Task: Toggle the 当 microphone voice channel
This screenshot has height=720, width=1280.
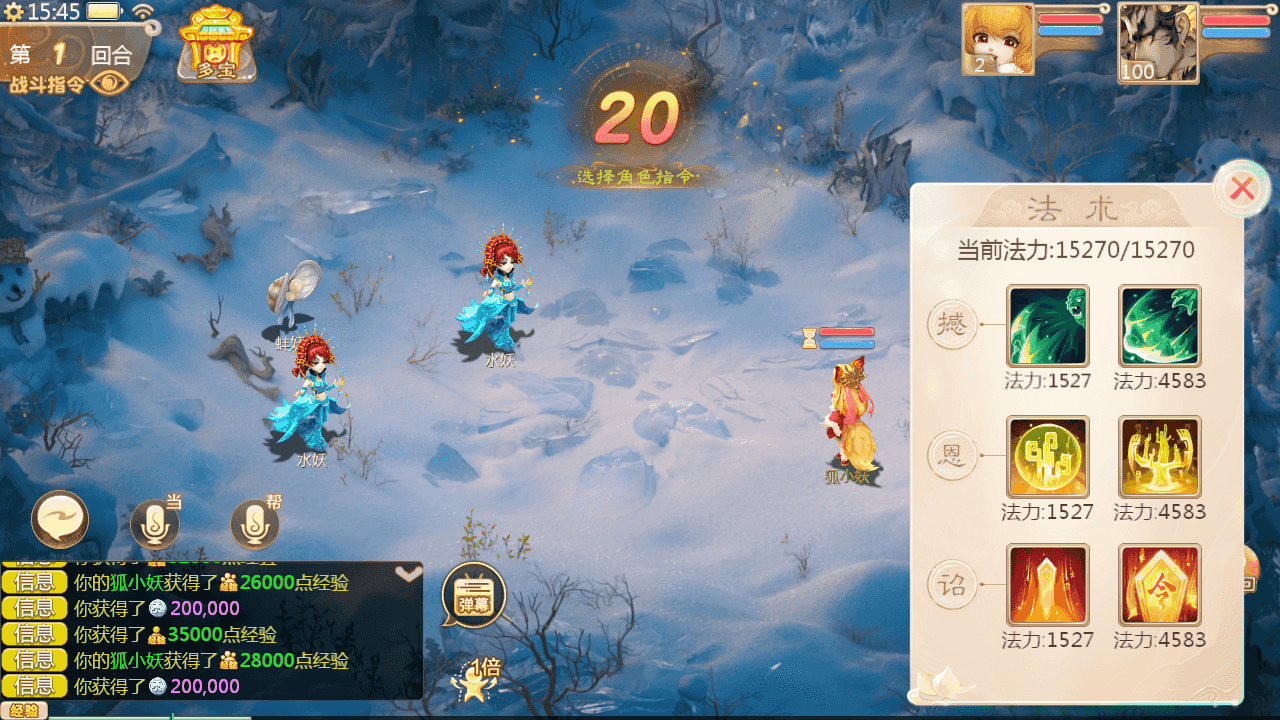Action: tap(154, 523)
